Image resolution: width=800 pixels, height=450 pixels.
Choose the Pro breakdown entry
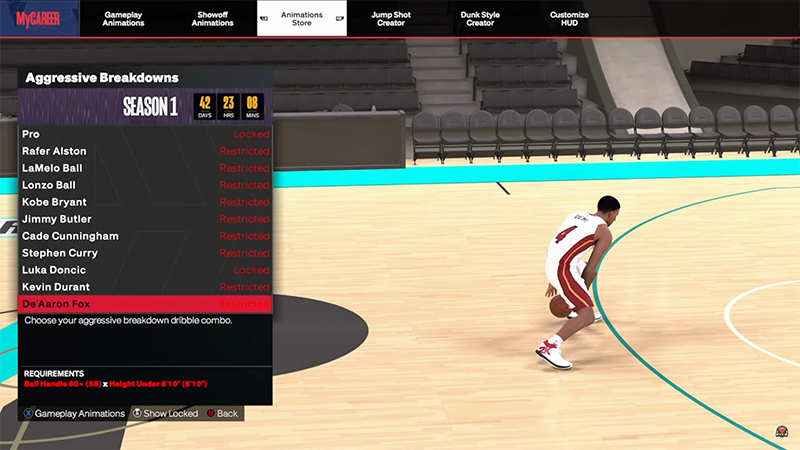pyautogui.click(x=145, y=134)
